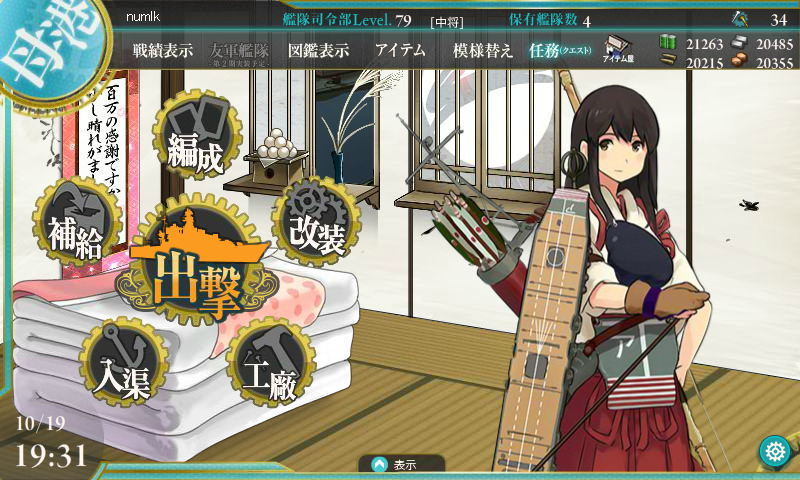Open the アイテム items menu

(x=400, y=51)
